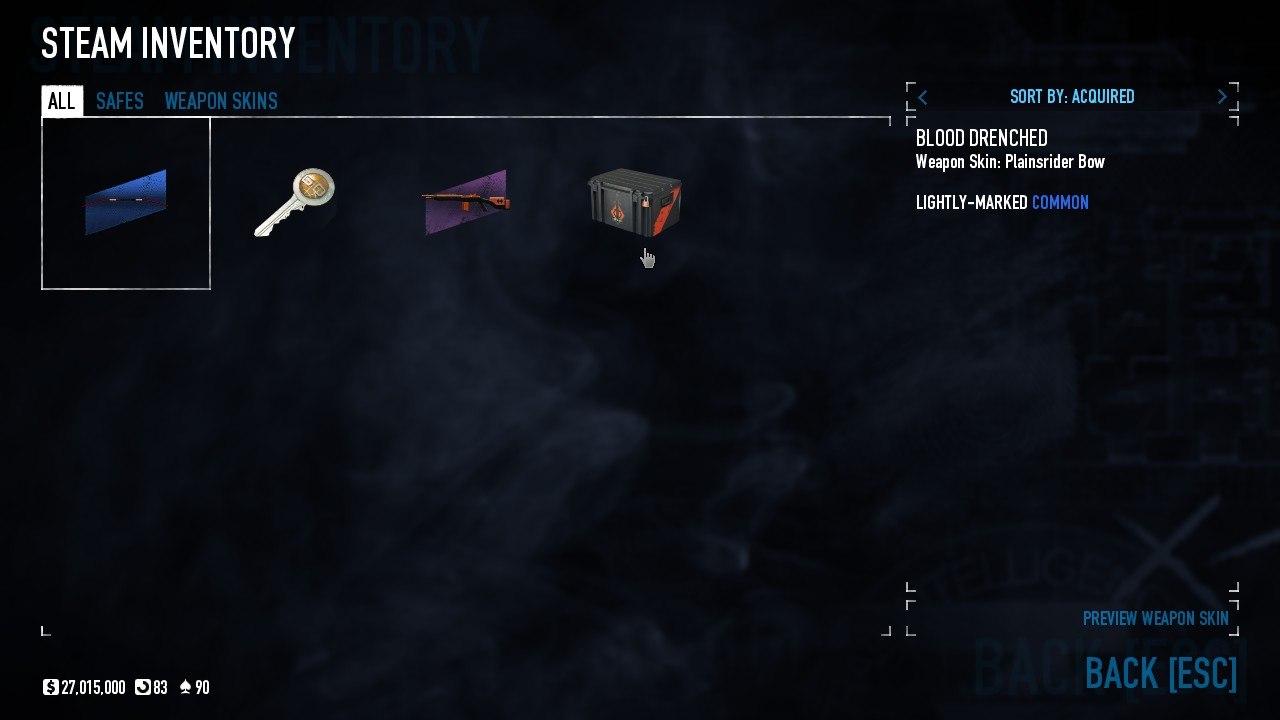Screen dimensions: 1280x720
Task: Click PREVIEW WEAPON SKIN
Action: click(1155, 618)
